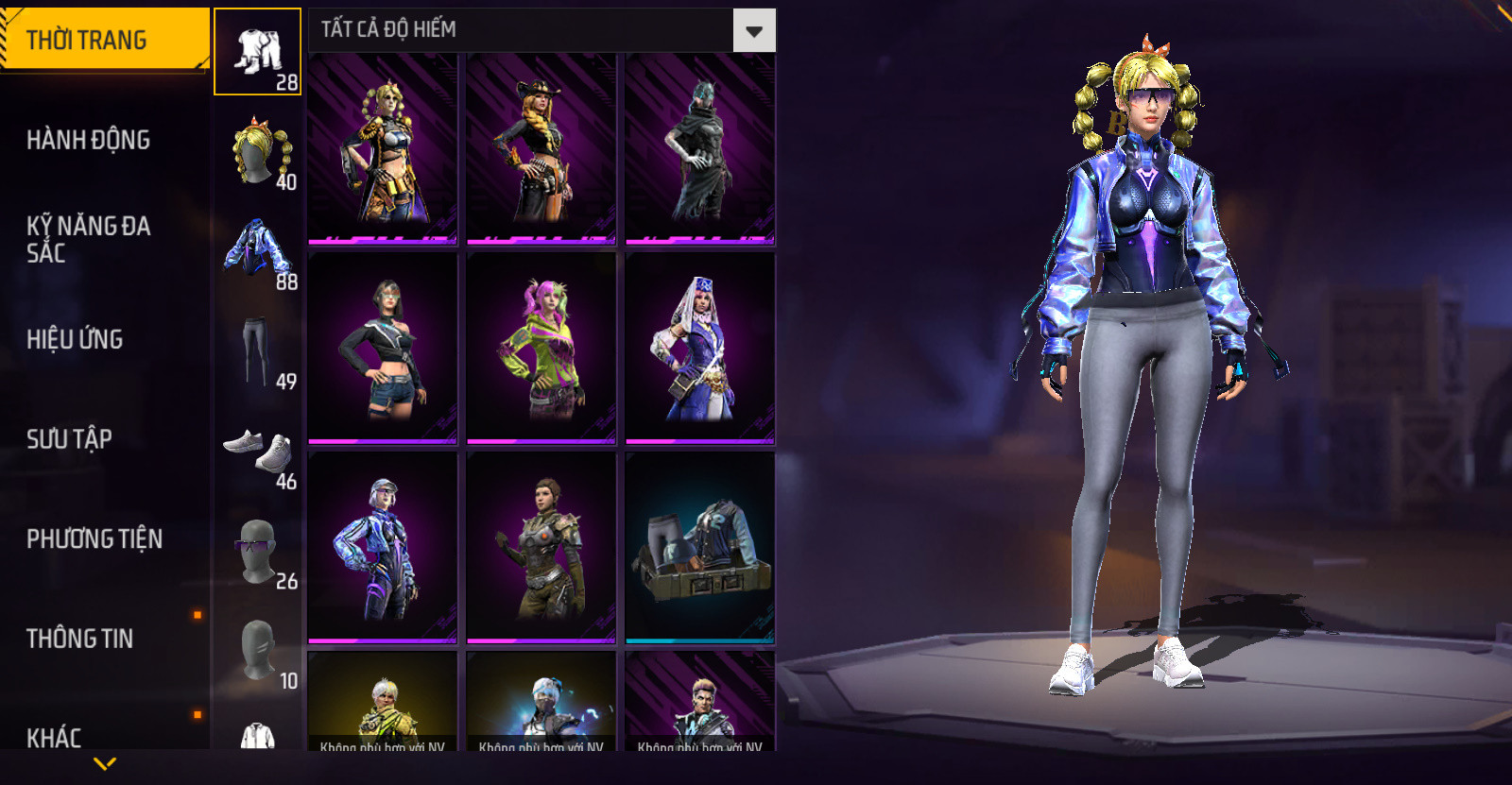Open the KHÁC menu entry
The height and width of the screenshot is (785, 1512).
[x=54, y=737]
